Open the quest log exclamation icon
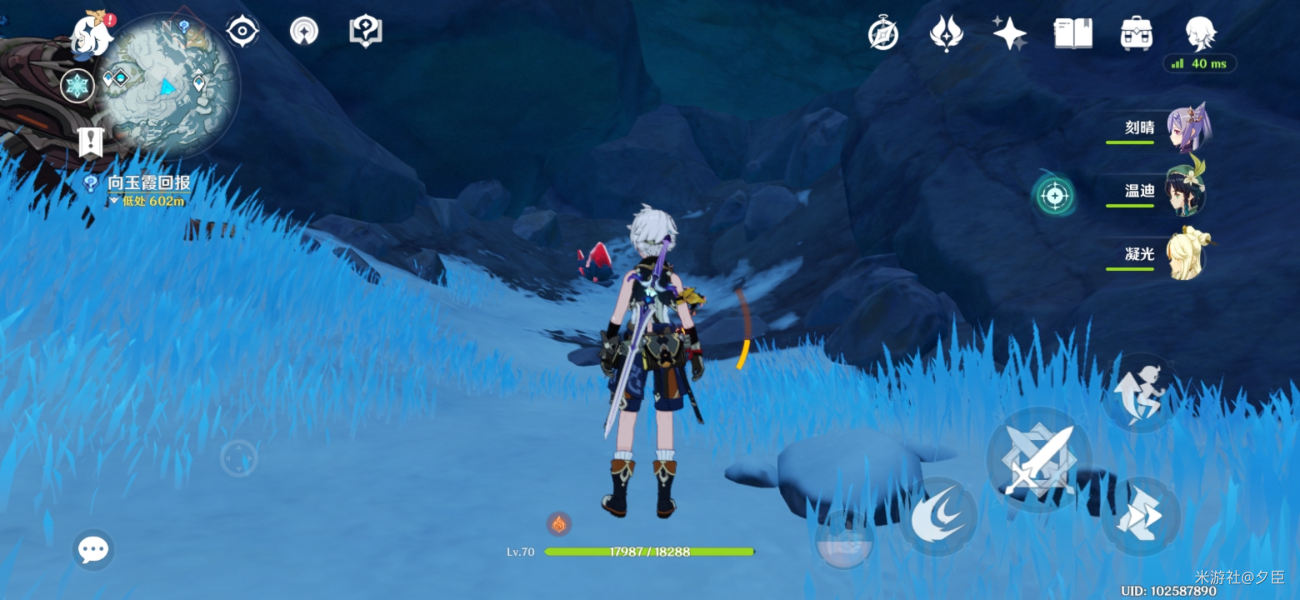This screenshot has width=1300, height=600. click(90, 142)
